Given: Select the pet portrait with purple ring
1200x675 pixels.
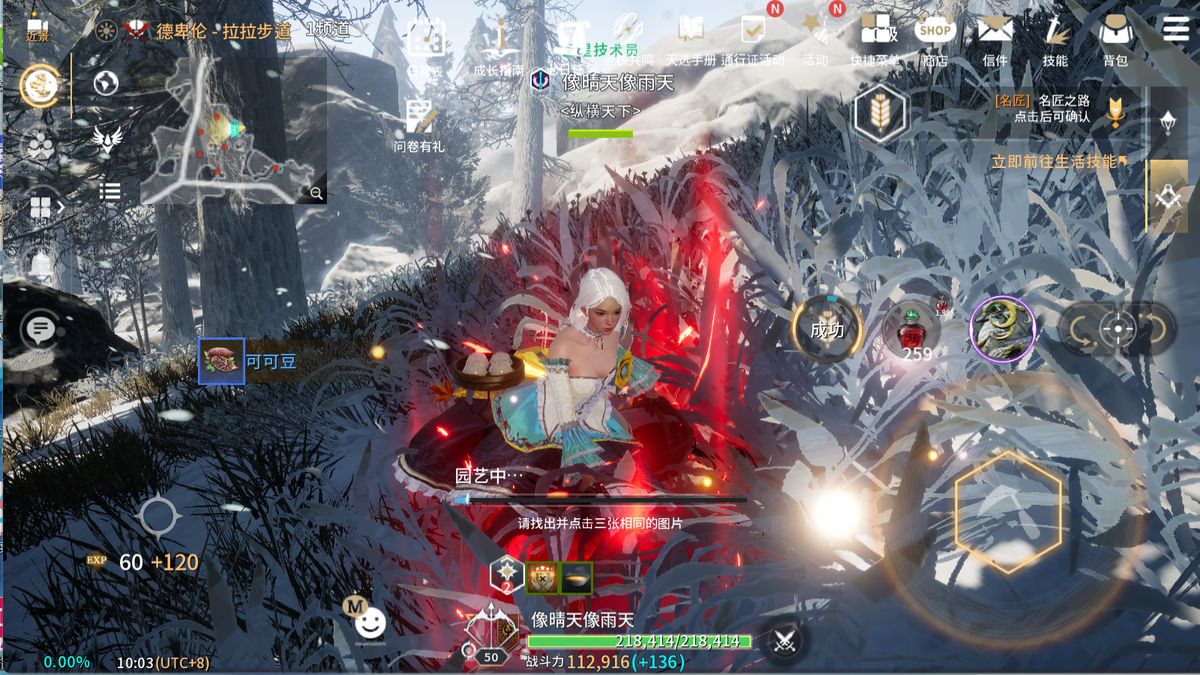Looking at the screenshot, I should [1001, 329].
